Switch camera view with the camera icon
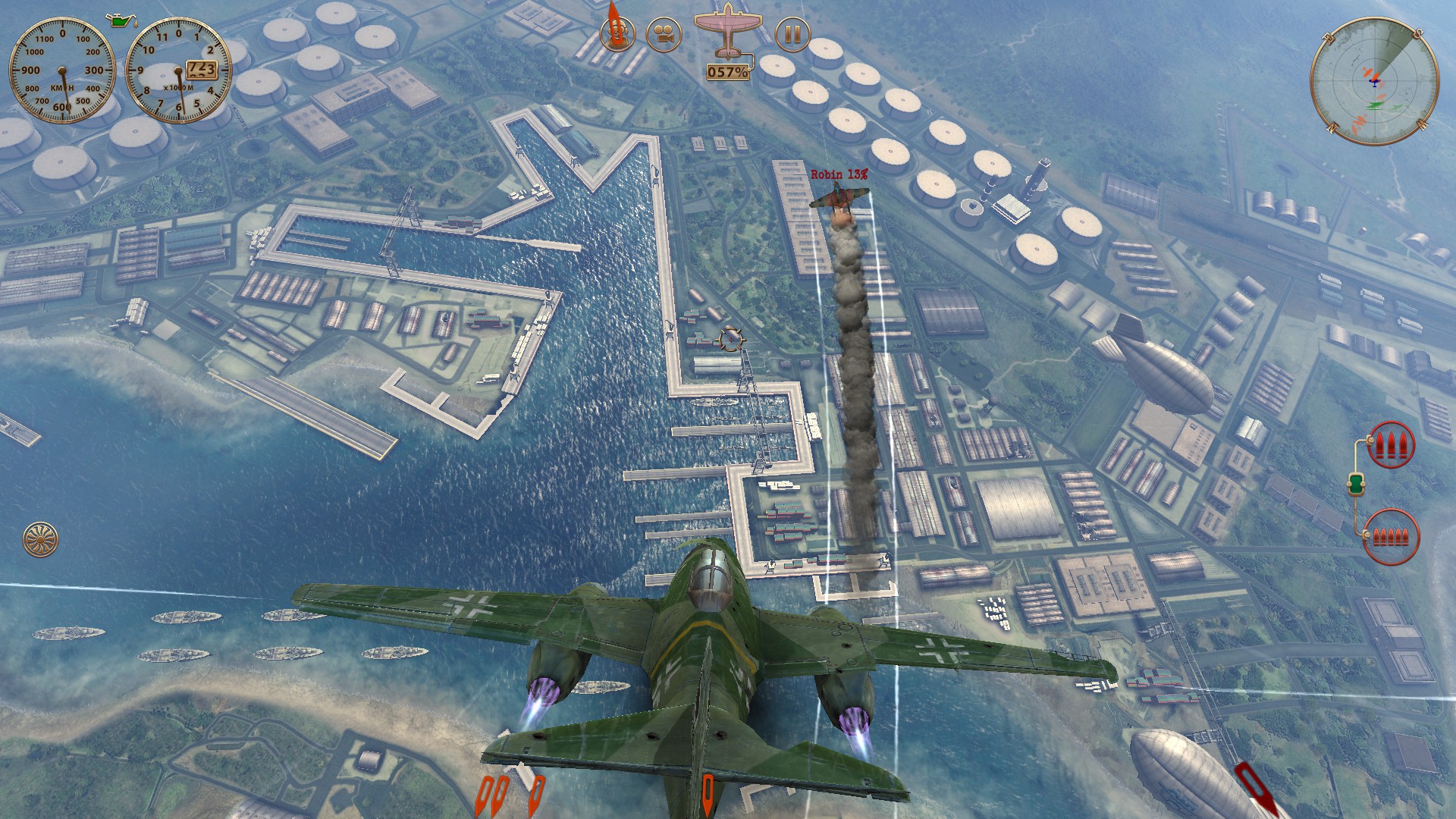The width and height of the screenshot is (1456, 819). pyautogui.click(x=664, y=35)
